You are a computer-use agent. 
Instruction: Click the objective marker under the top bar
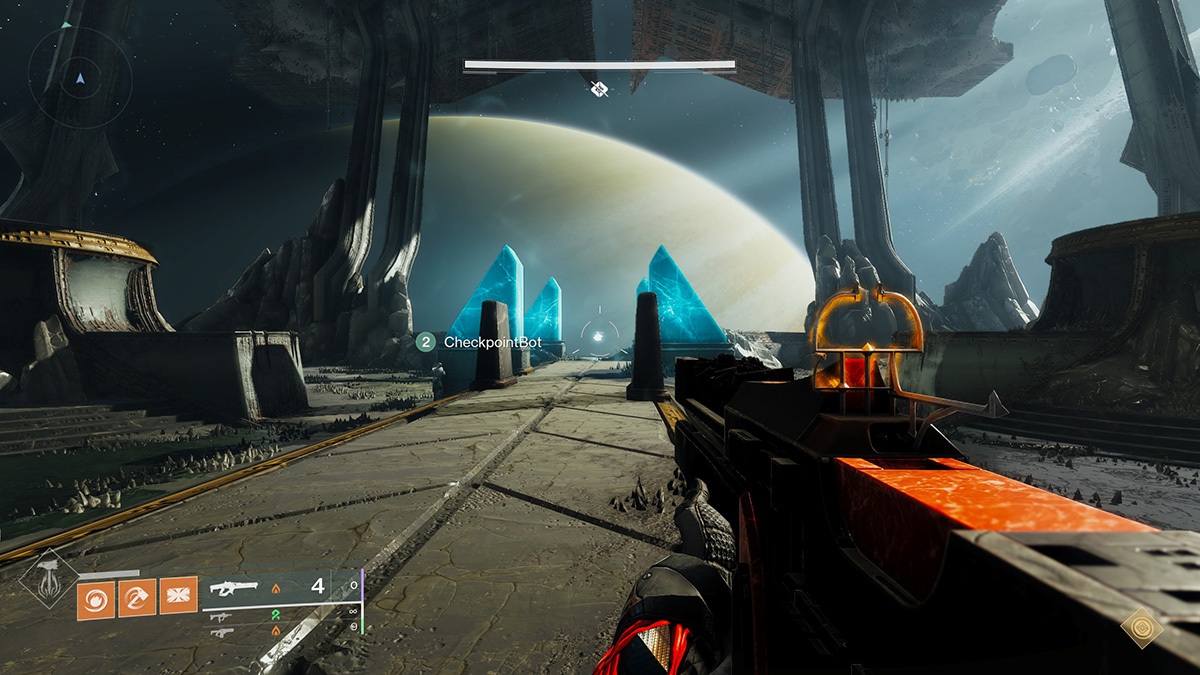(599, 89)
